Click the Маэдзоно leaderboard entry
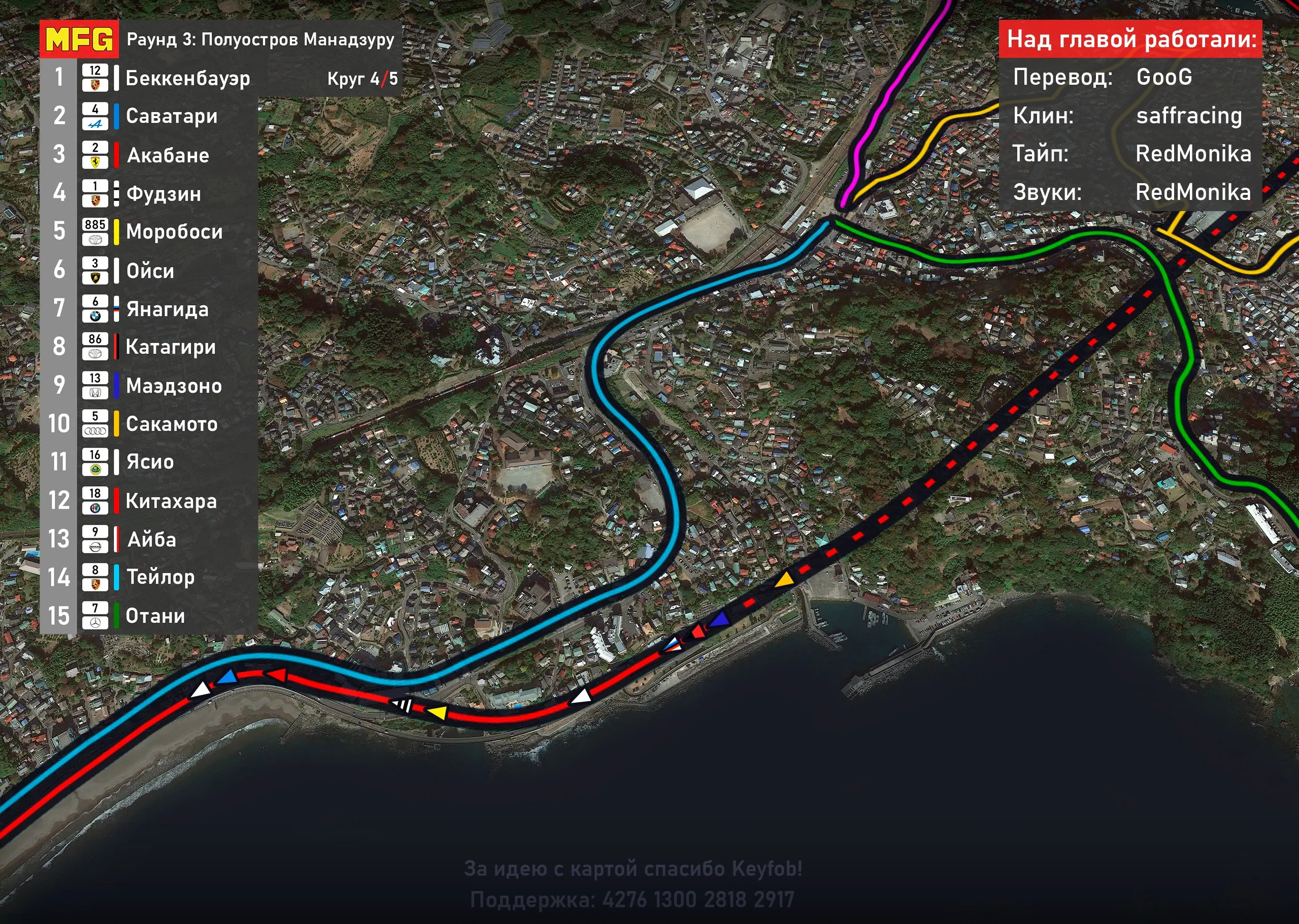 pyautogui.click(x=174, y=386)
